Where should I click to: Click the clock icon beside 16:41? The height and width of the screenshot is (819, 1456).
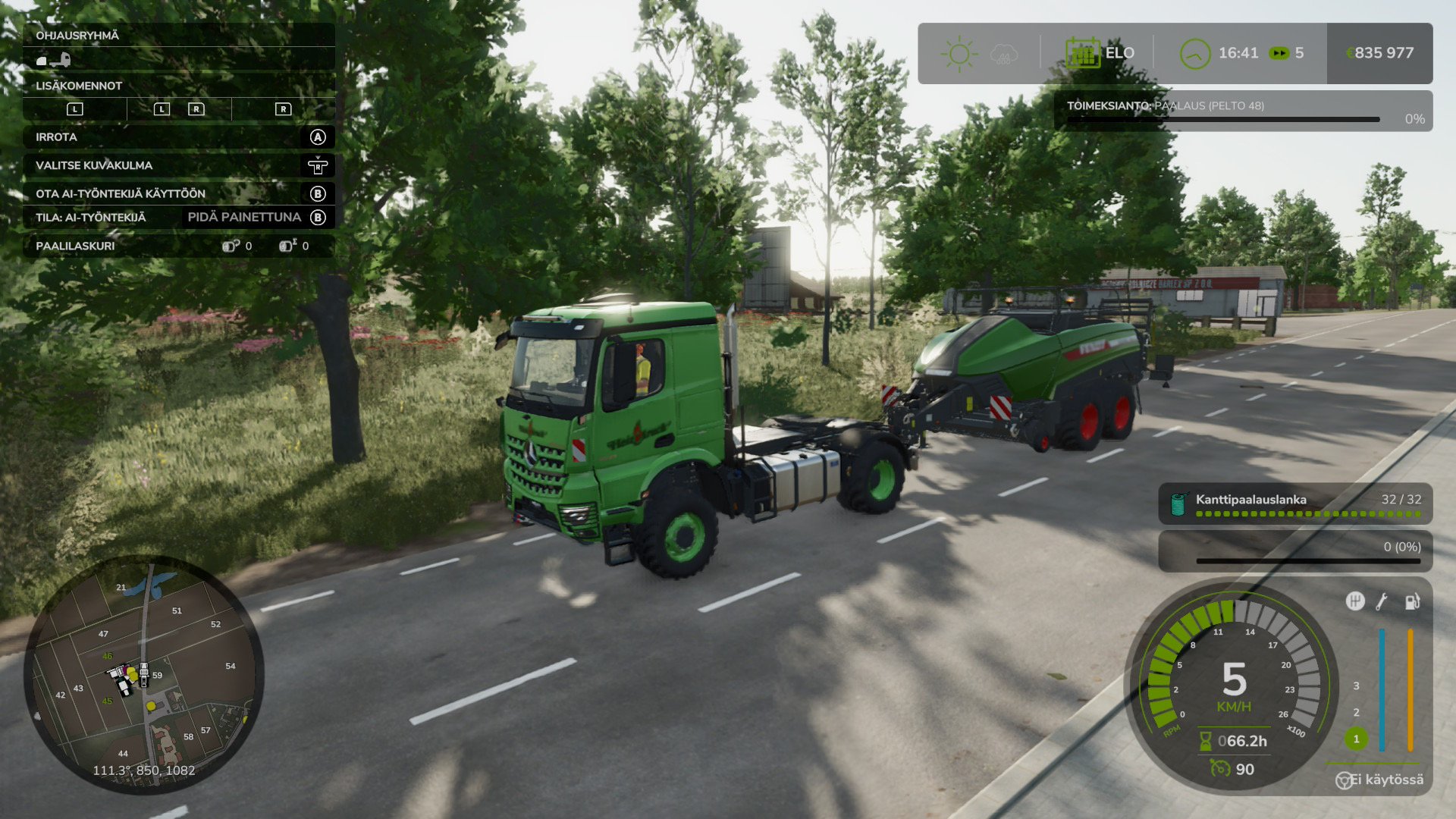click(1194, 54)
